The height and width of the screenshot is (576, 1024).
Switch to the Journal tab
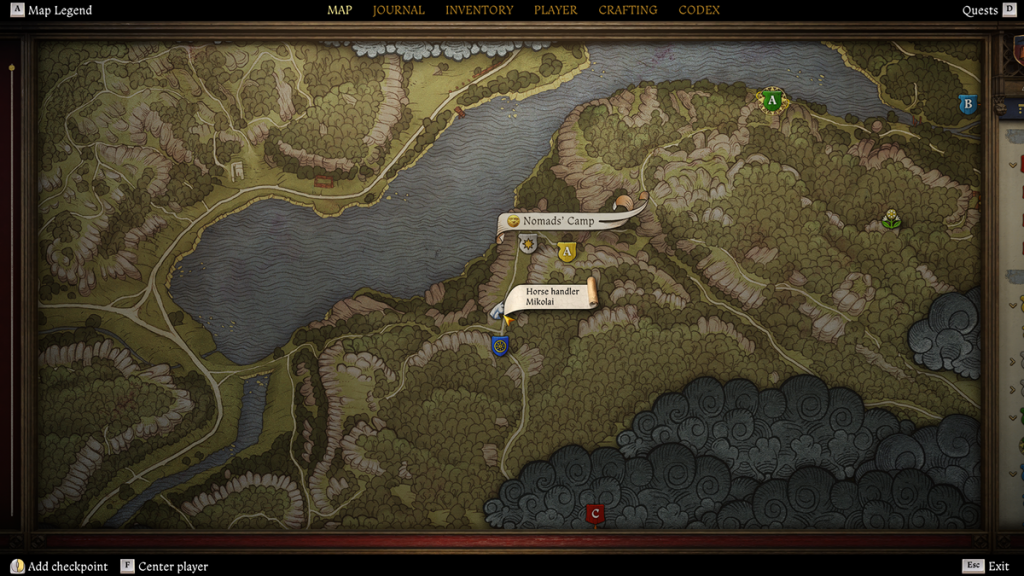pos(398,10)
